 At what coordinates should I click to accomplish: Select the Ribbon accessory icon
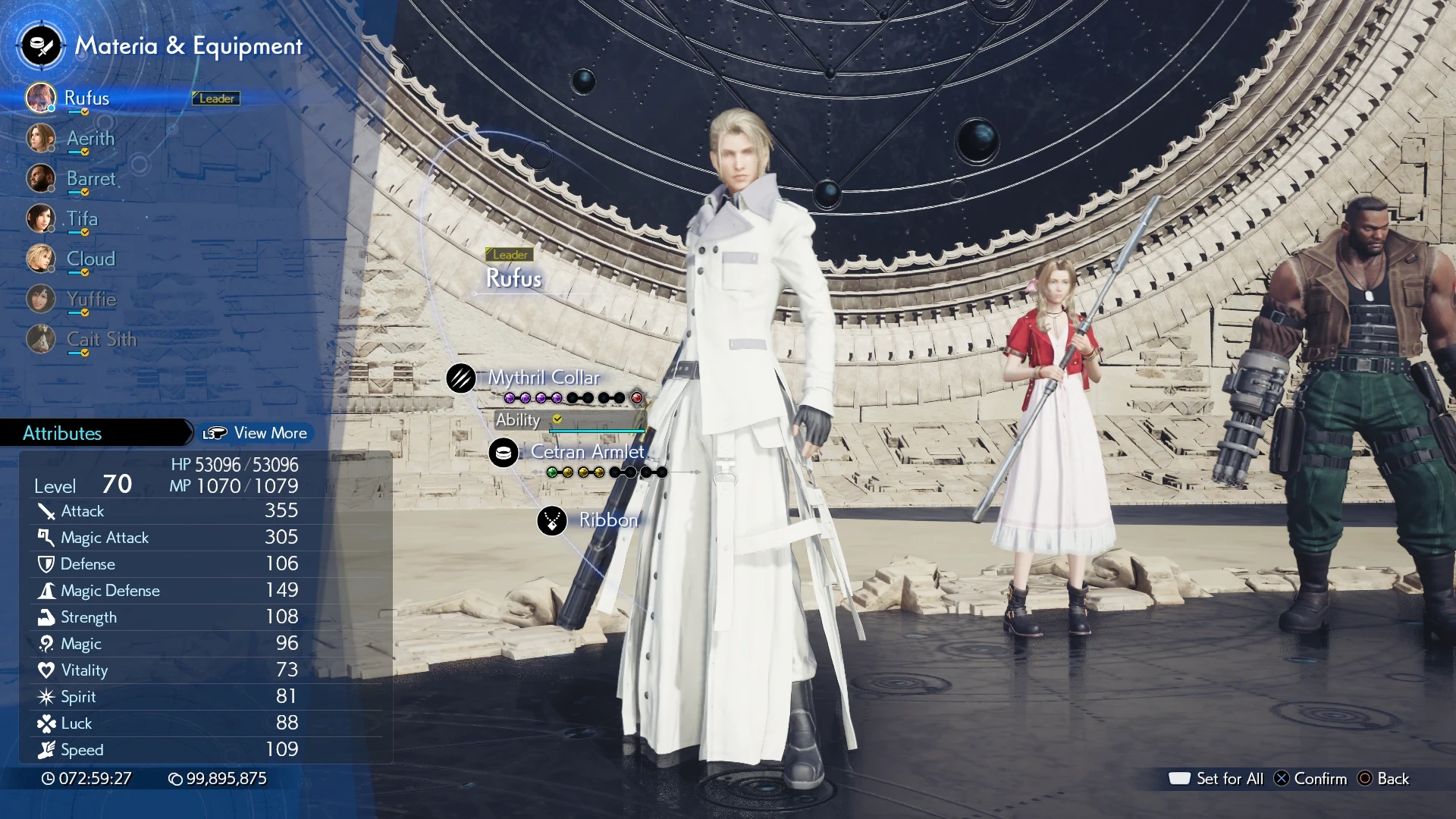pyautogui.click(x=551, y=521)
